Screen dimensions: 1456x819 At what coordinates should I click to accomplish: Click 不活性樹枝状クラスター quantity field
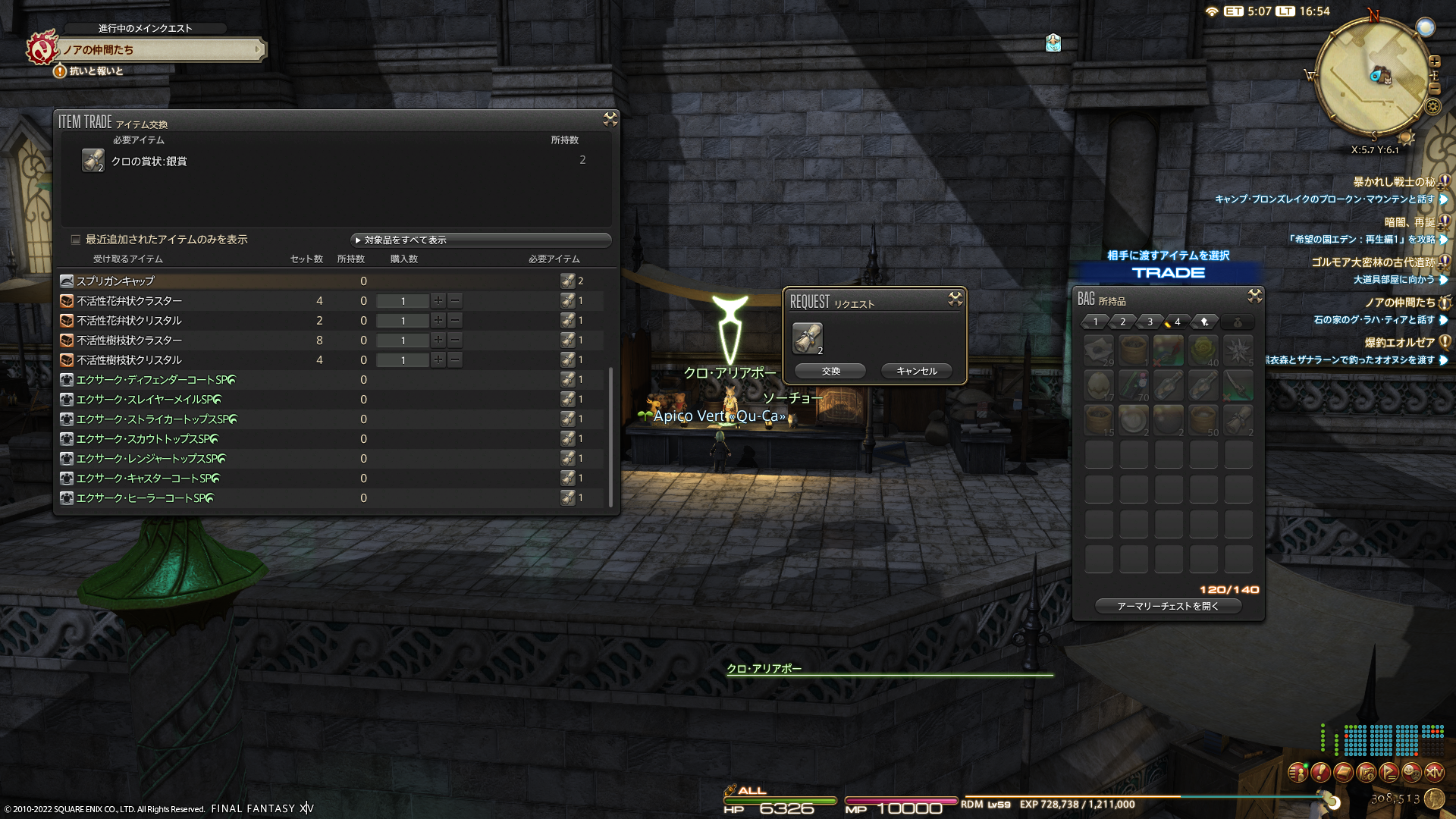(403, 340)
